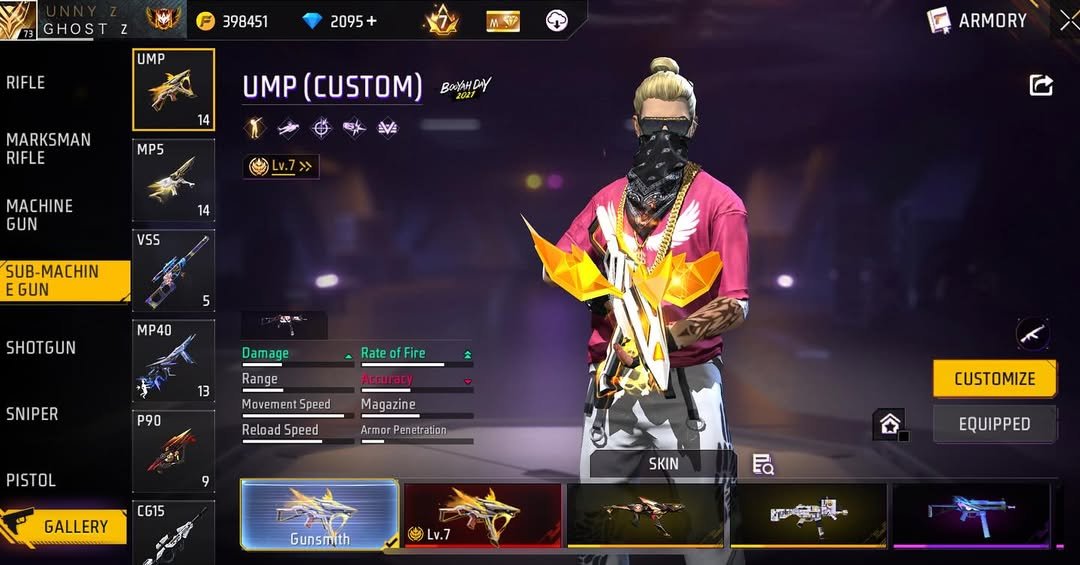The image size is (1080, 565).
Task: Select the MP5 weapon tile
Action: pos(173,180)
